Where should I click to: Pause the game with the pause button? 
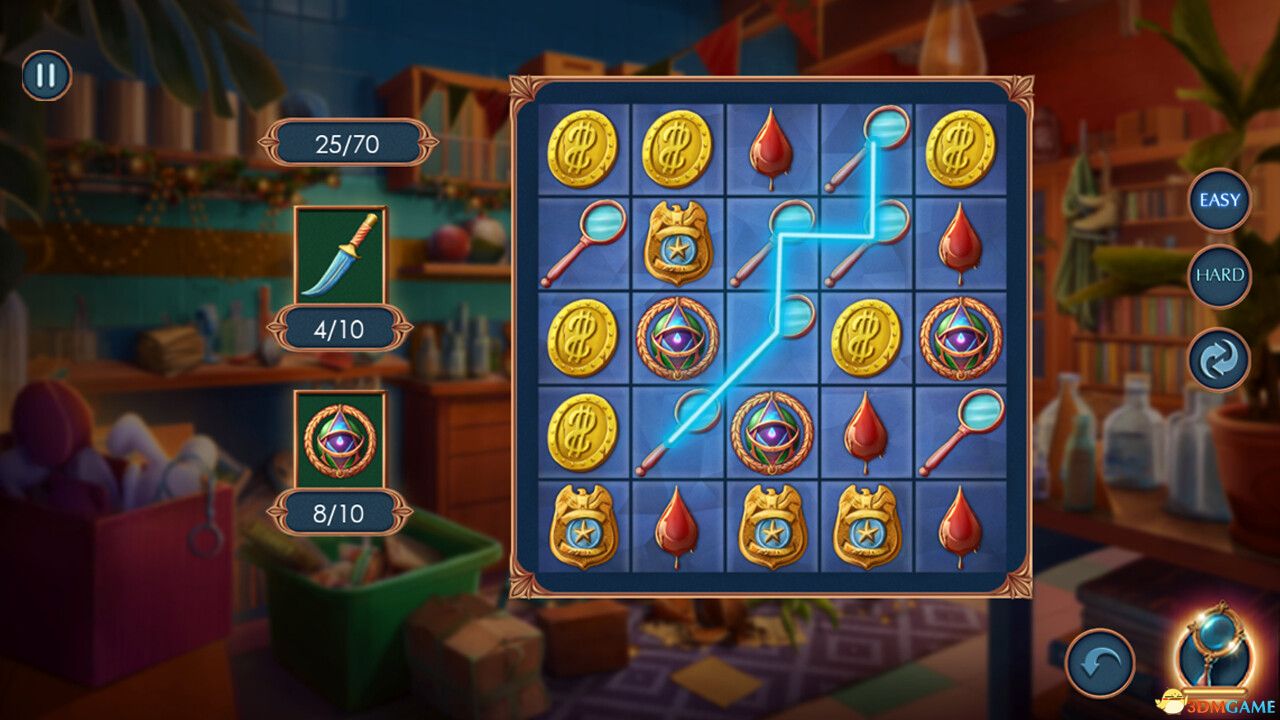46,76
